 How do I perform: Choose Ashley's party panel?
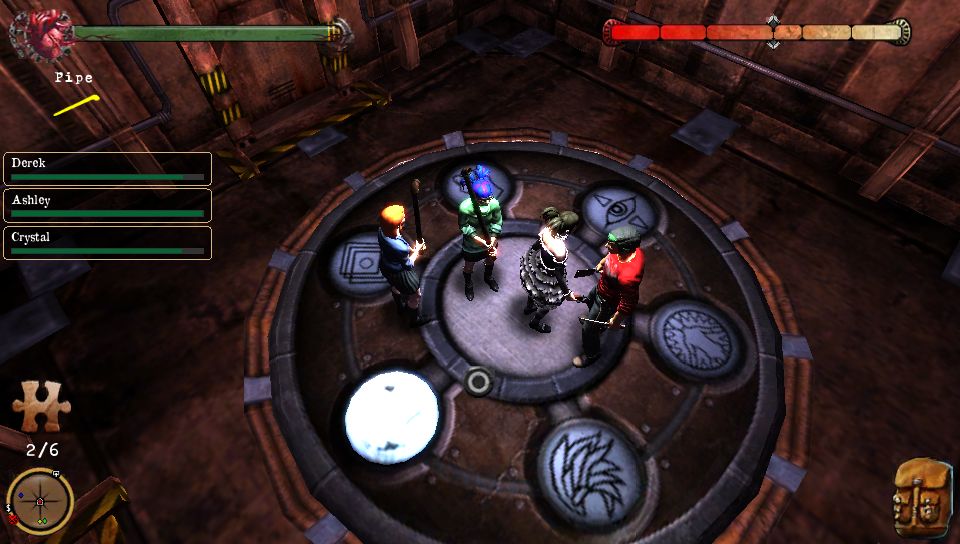pyautogui.click(x=108, y=205)
